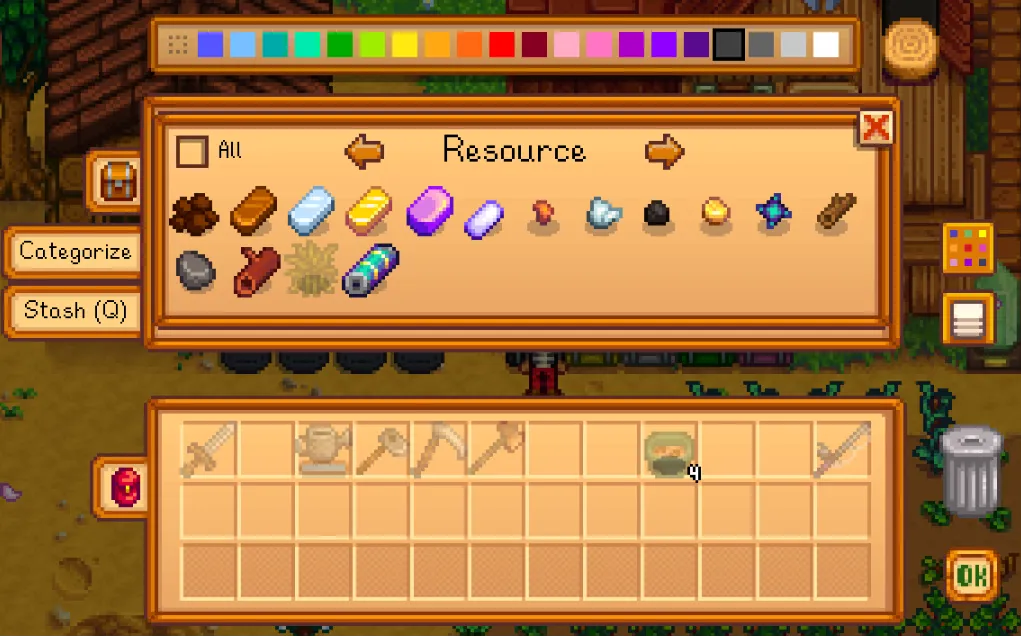Pick the stone item
This screenshot has height=641, width=1021.
[x=196, y=270]
